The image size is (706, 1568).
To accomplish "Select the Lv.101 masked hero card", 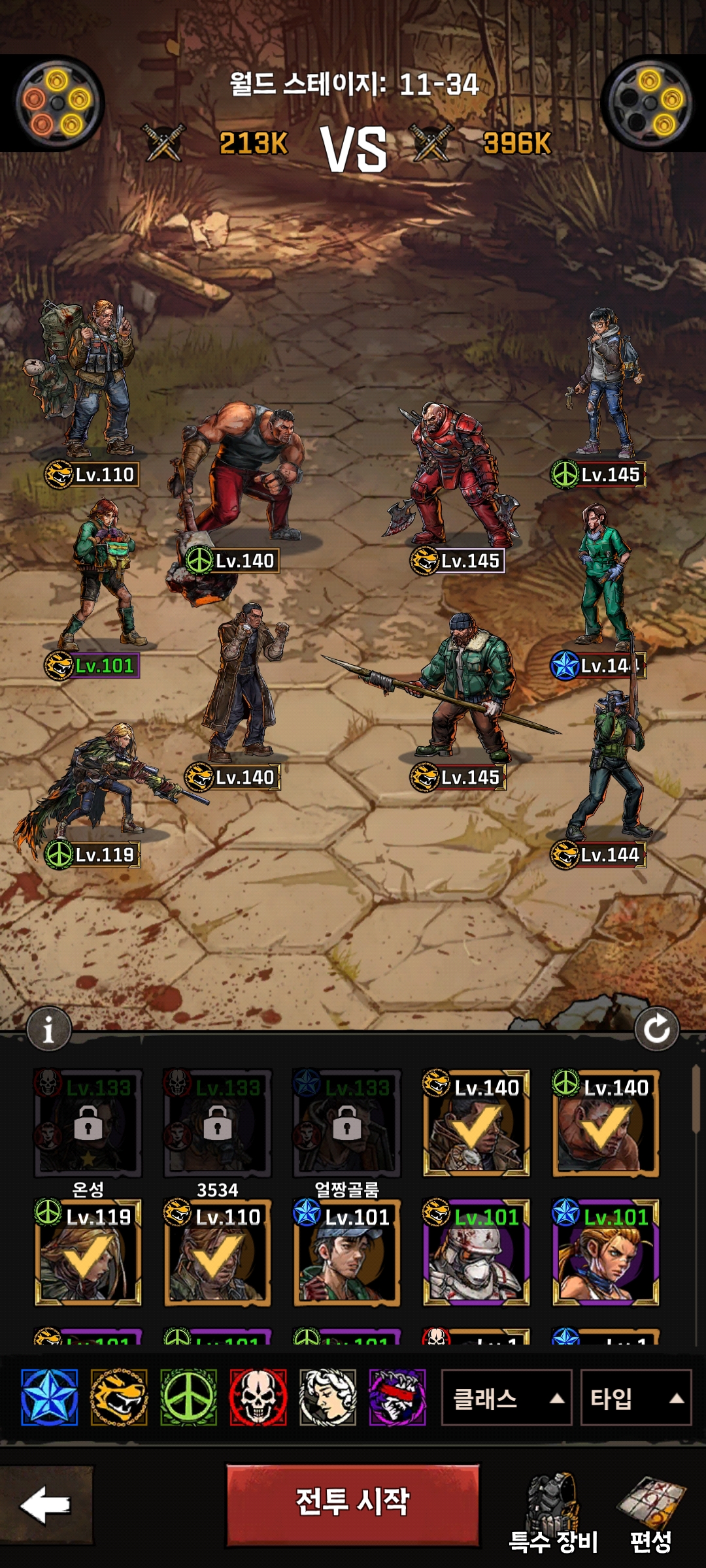I will pyautogui.click(x=476, y=1252).
